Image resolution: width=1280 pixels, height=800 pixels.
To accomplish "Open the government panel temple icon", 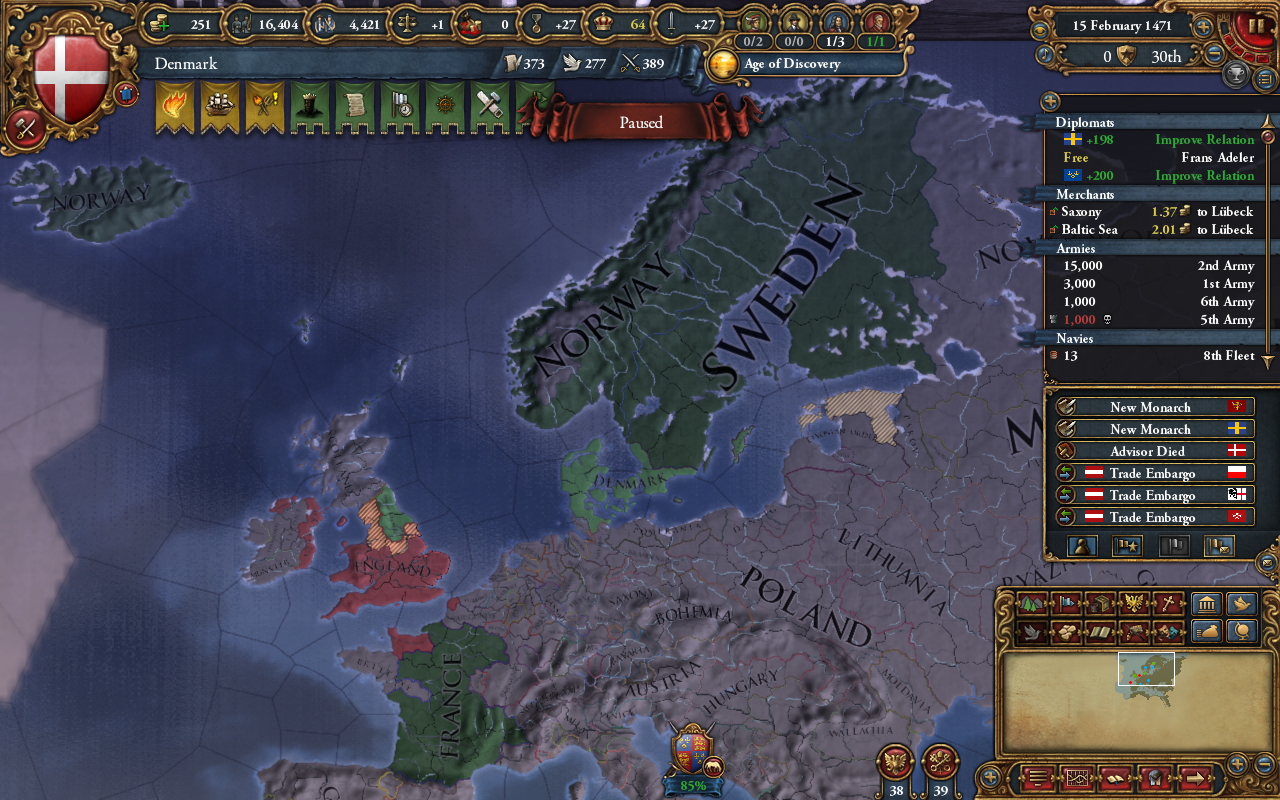I will point(1205,603).
